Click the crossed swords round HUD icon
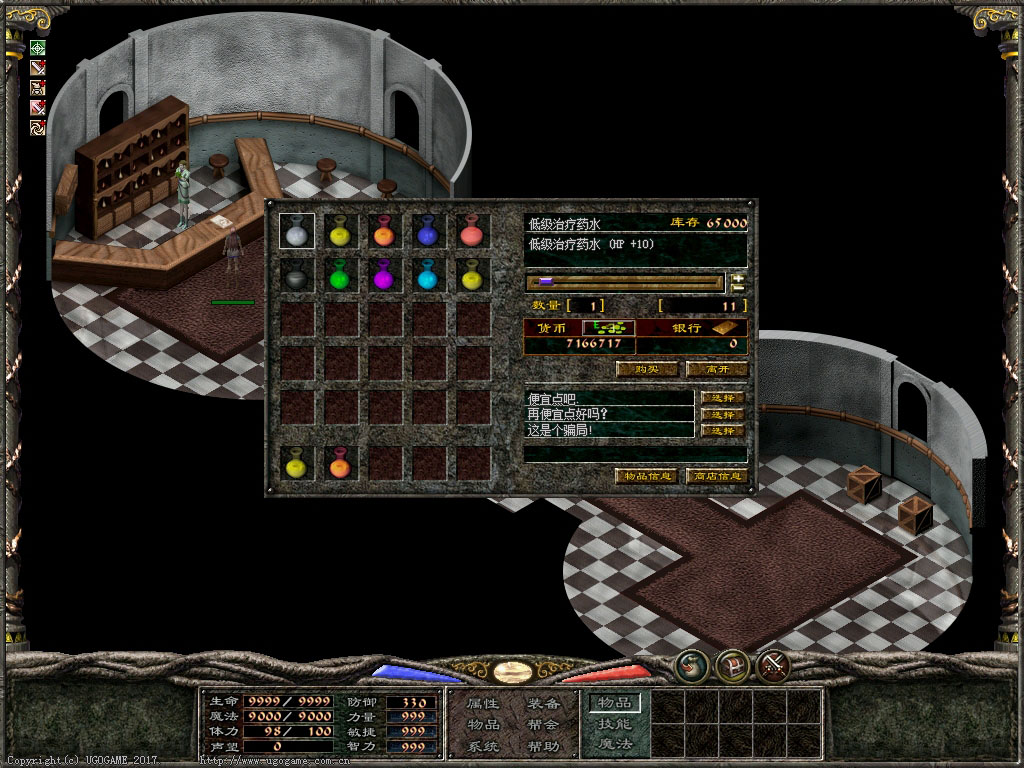 click(x=773, y=664)
